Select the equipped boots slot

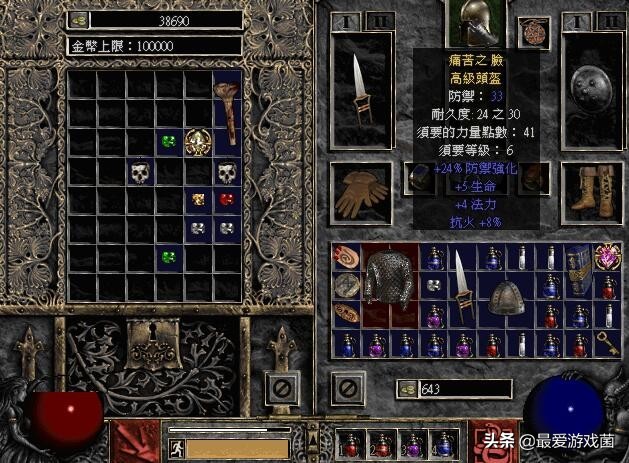click(x=584, y=190)
